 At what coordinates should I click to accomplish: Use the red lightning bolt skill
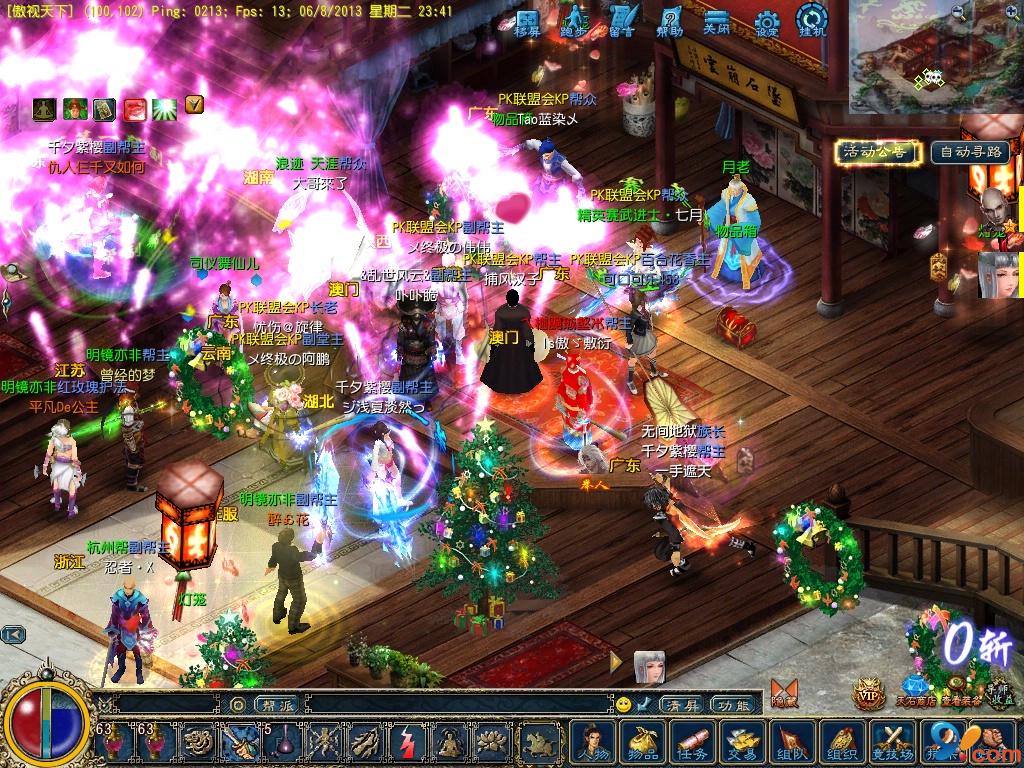(x=407, y=742)
